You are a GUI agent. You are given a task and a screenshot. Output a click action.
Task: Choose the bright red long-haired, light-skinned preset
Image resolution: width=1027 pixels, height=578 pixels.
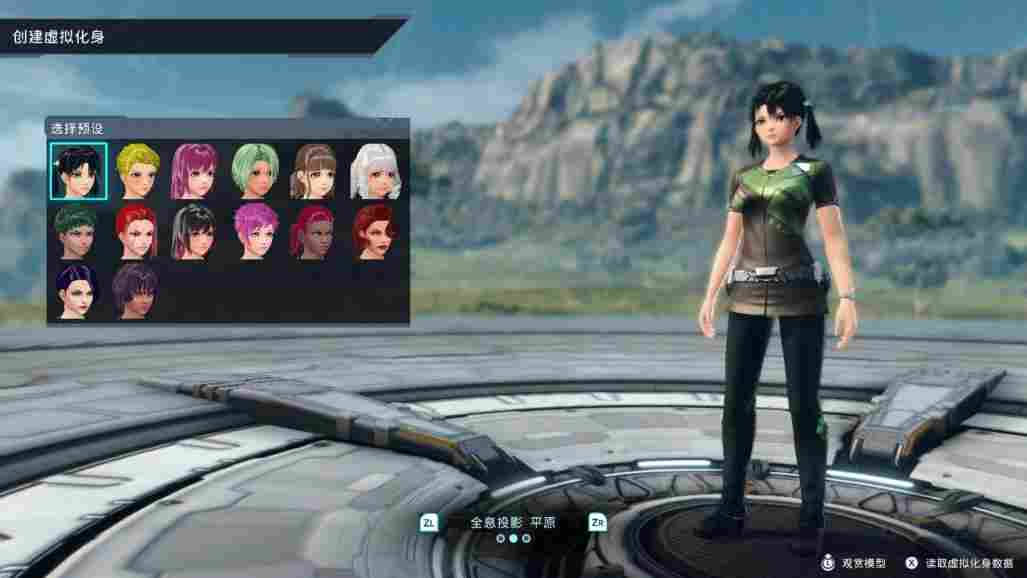coord(137,230)
